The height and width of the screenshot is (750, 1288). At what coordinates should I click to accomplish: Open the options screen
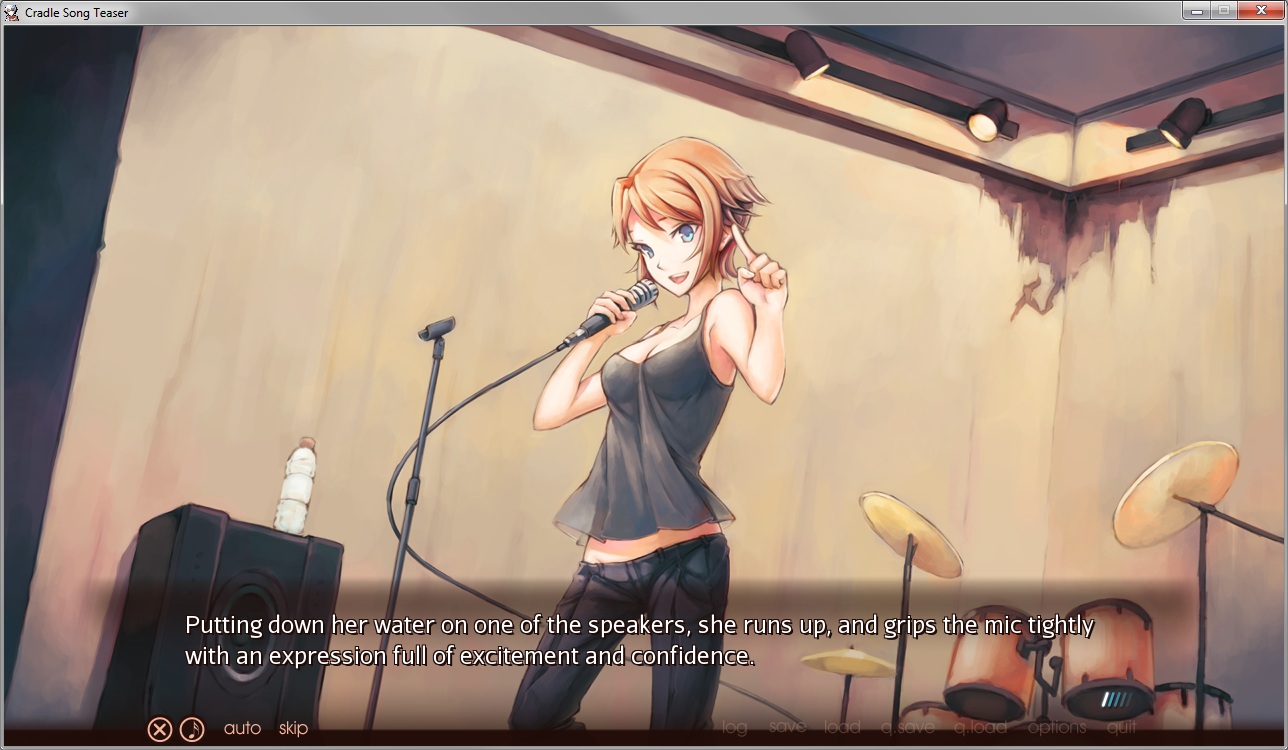[1056, 728]
